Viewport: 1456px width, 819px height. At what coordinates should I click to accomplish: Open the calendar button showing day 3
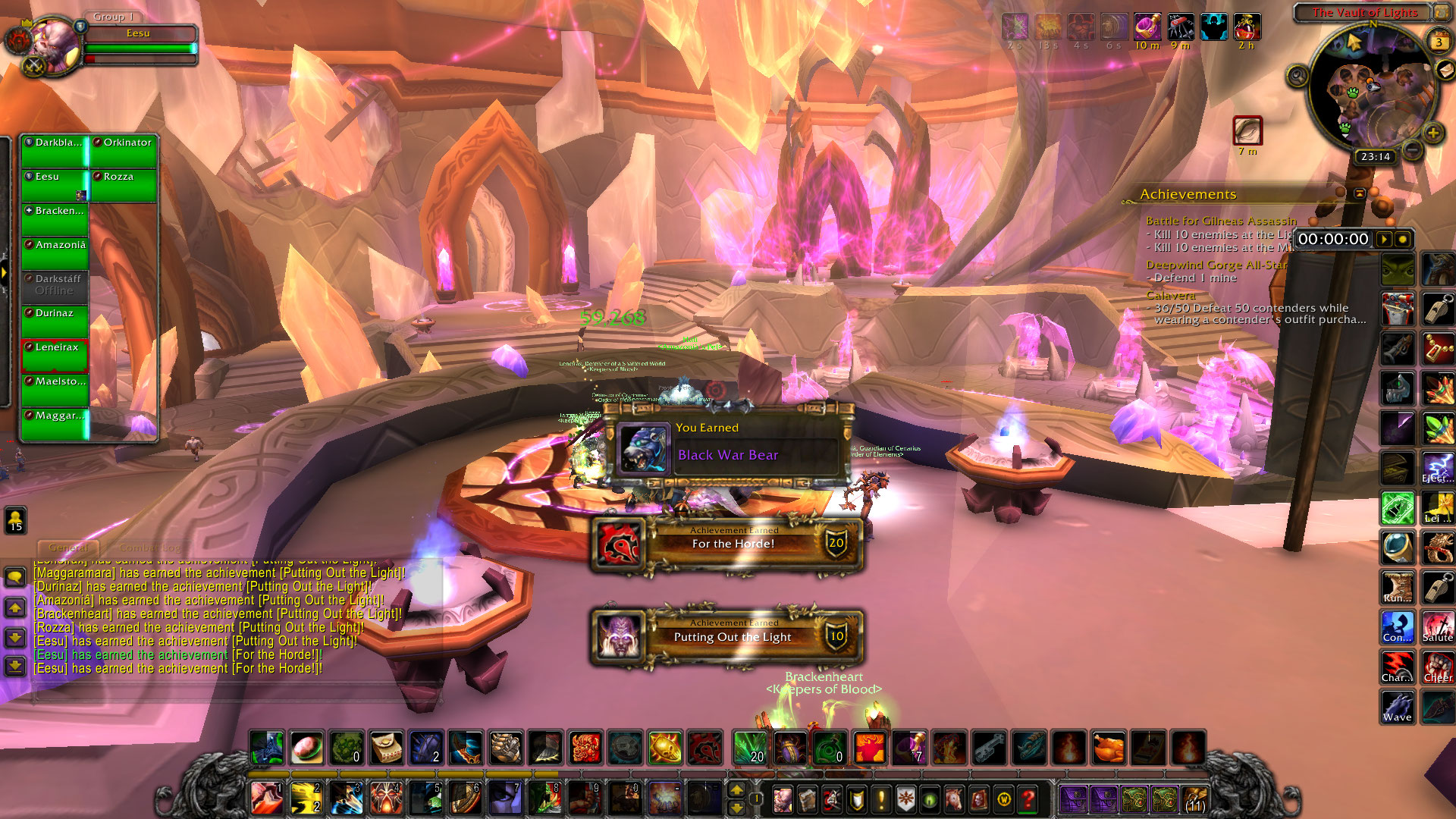(1439, 42)
